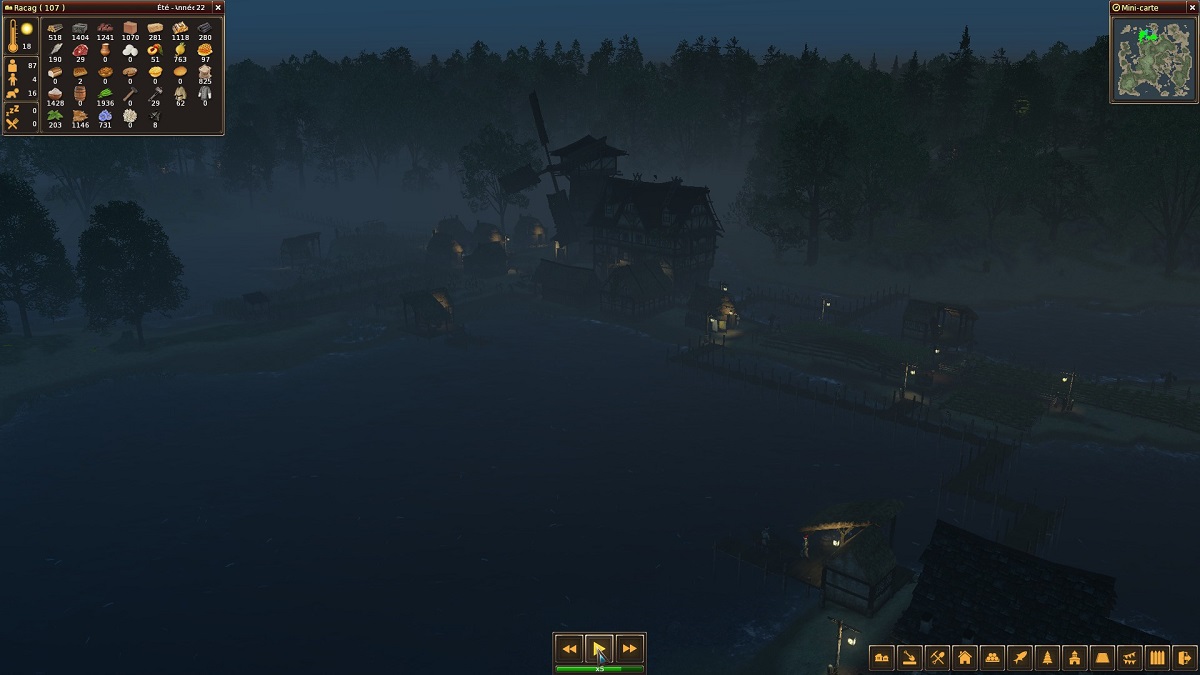The width and height of the screenshot is (1200, 675).
Task: Open the bunting flags decoration menu
Action: [x=1130, y=657]
